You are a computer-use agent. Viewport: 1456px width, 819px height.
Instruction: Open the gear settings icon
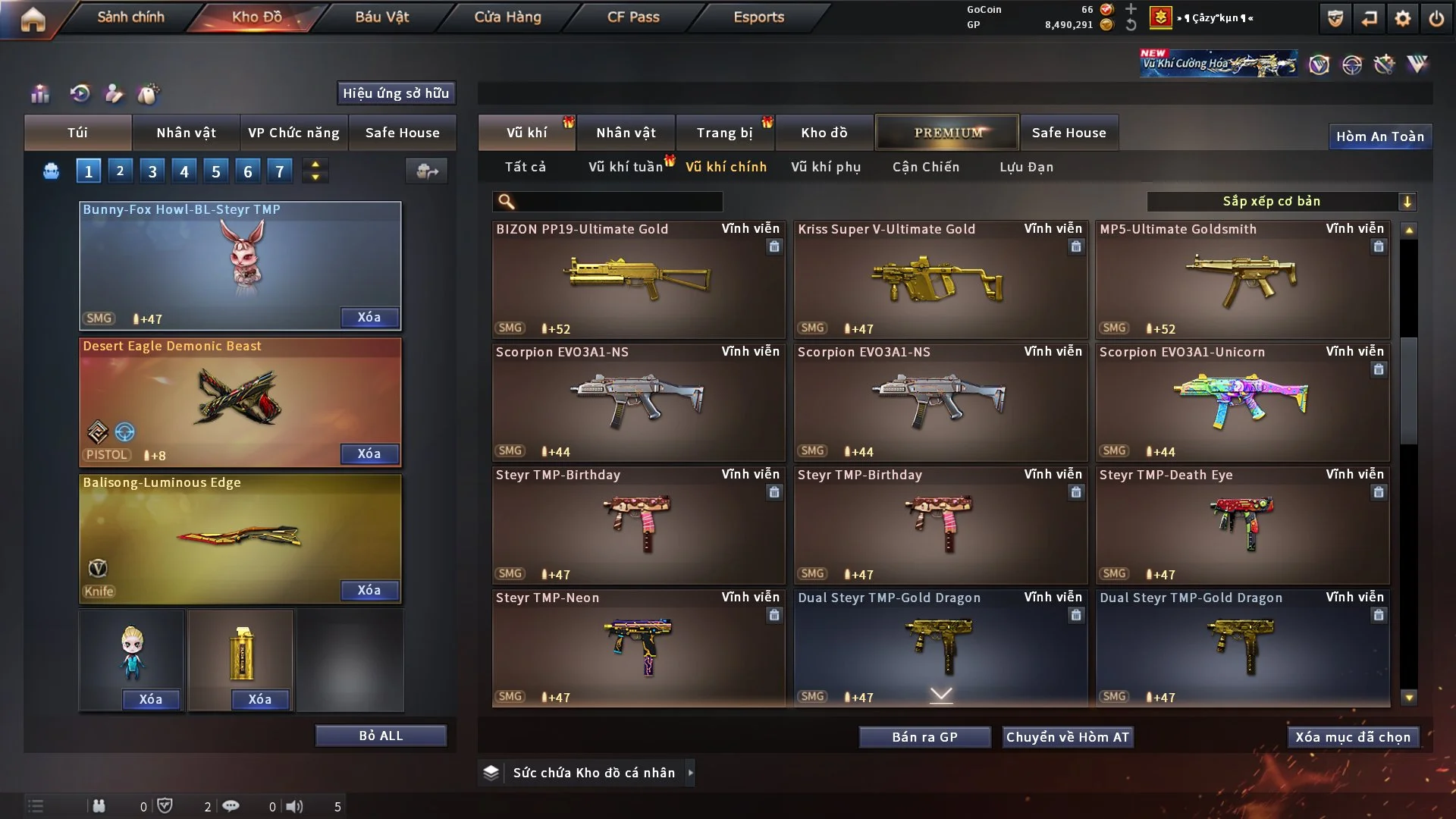[x=1403, y=18]
